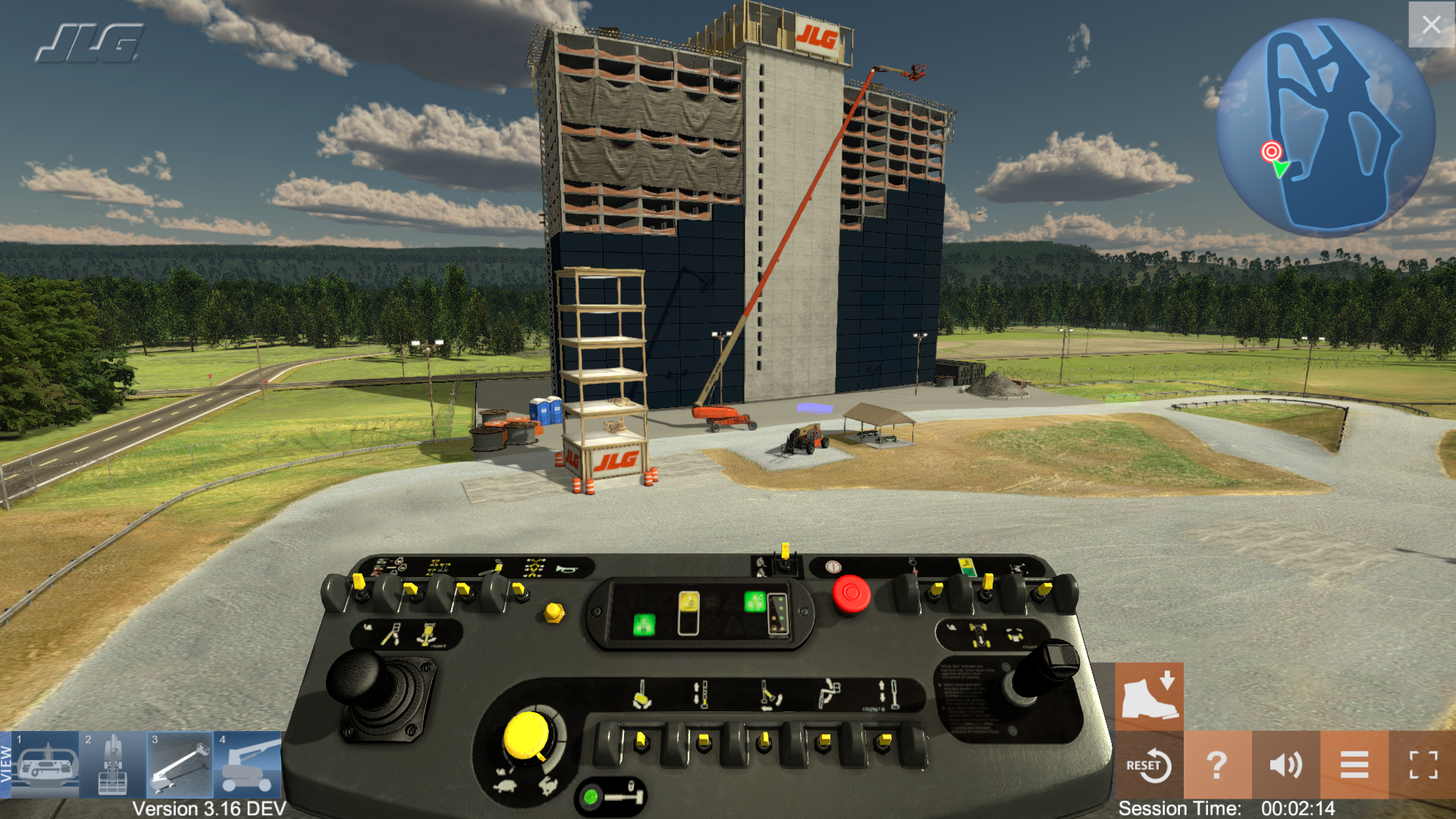Switch to view 4 machine side view
This screenshot has height=819, width=1456.
click(x=247, y=765)
